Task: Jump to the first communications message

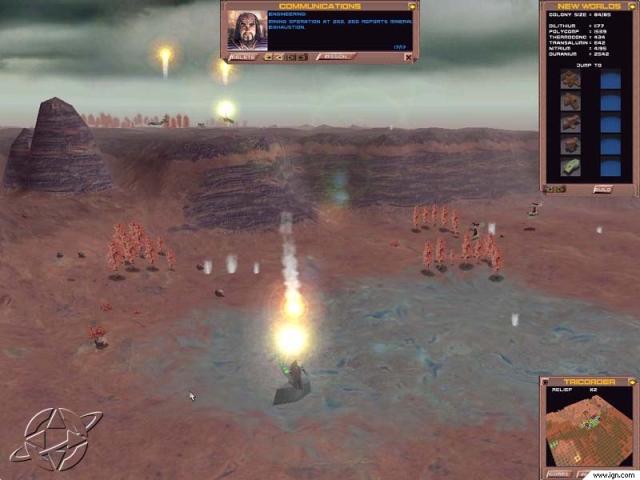Action: pyautogui.click(x=268, y=57)
